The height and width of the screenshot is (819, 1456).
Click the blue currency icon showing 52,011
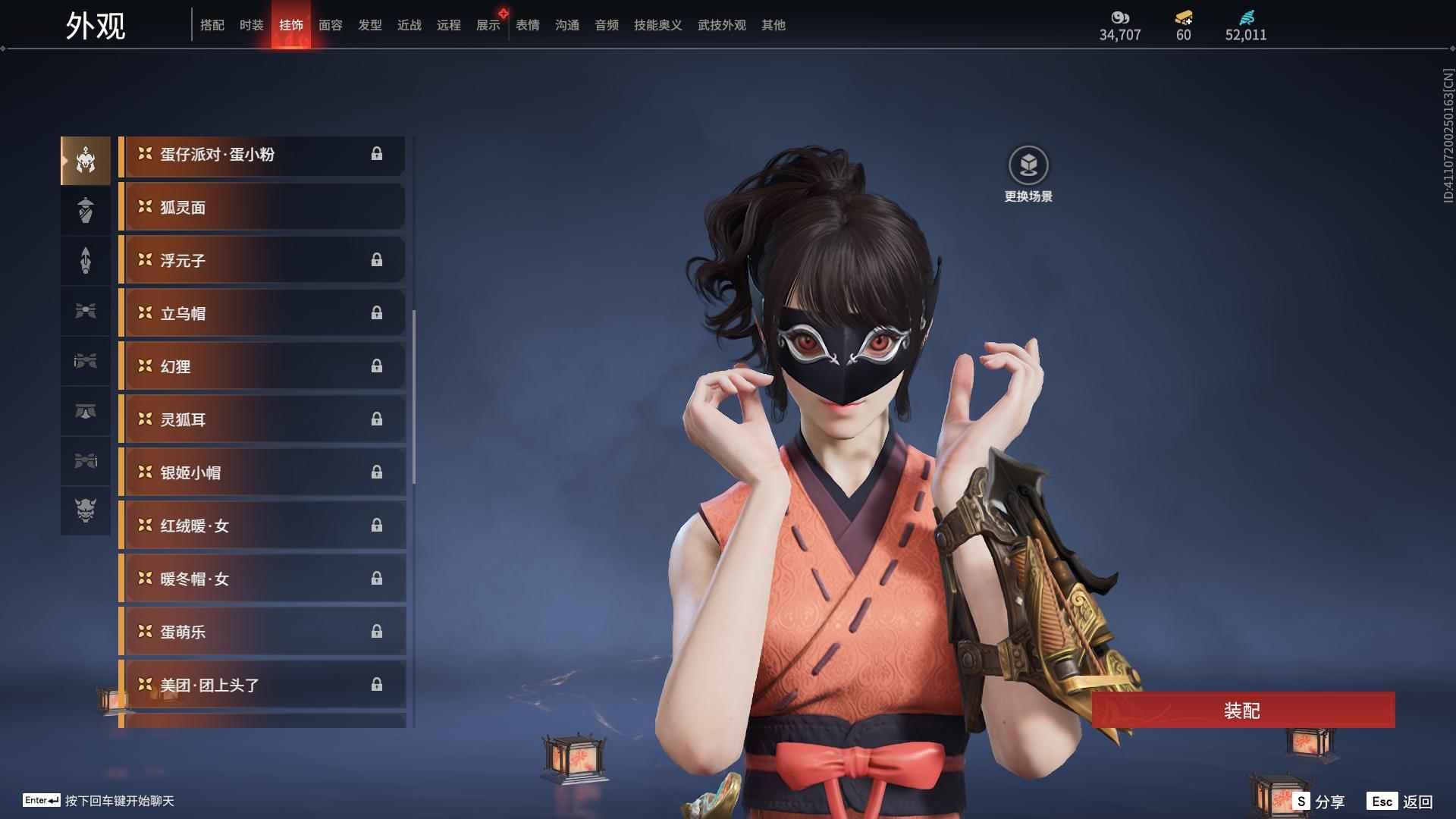pyautogui.click(x=1246, y=17)
